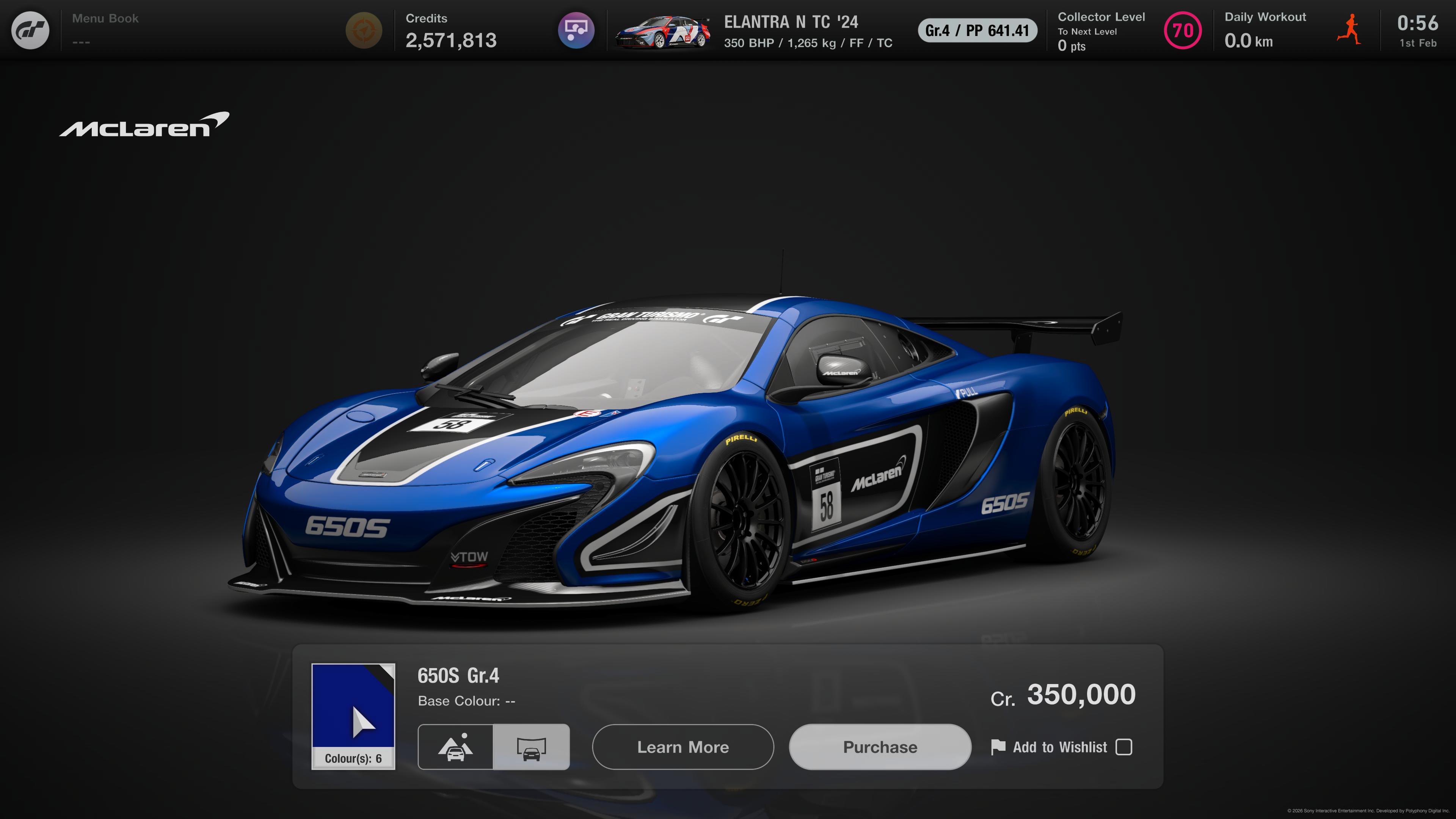Select the Elantra N TC '24 thumbnail
The height and width of the screenshot is (819, 1456).
662,31
